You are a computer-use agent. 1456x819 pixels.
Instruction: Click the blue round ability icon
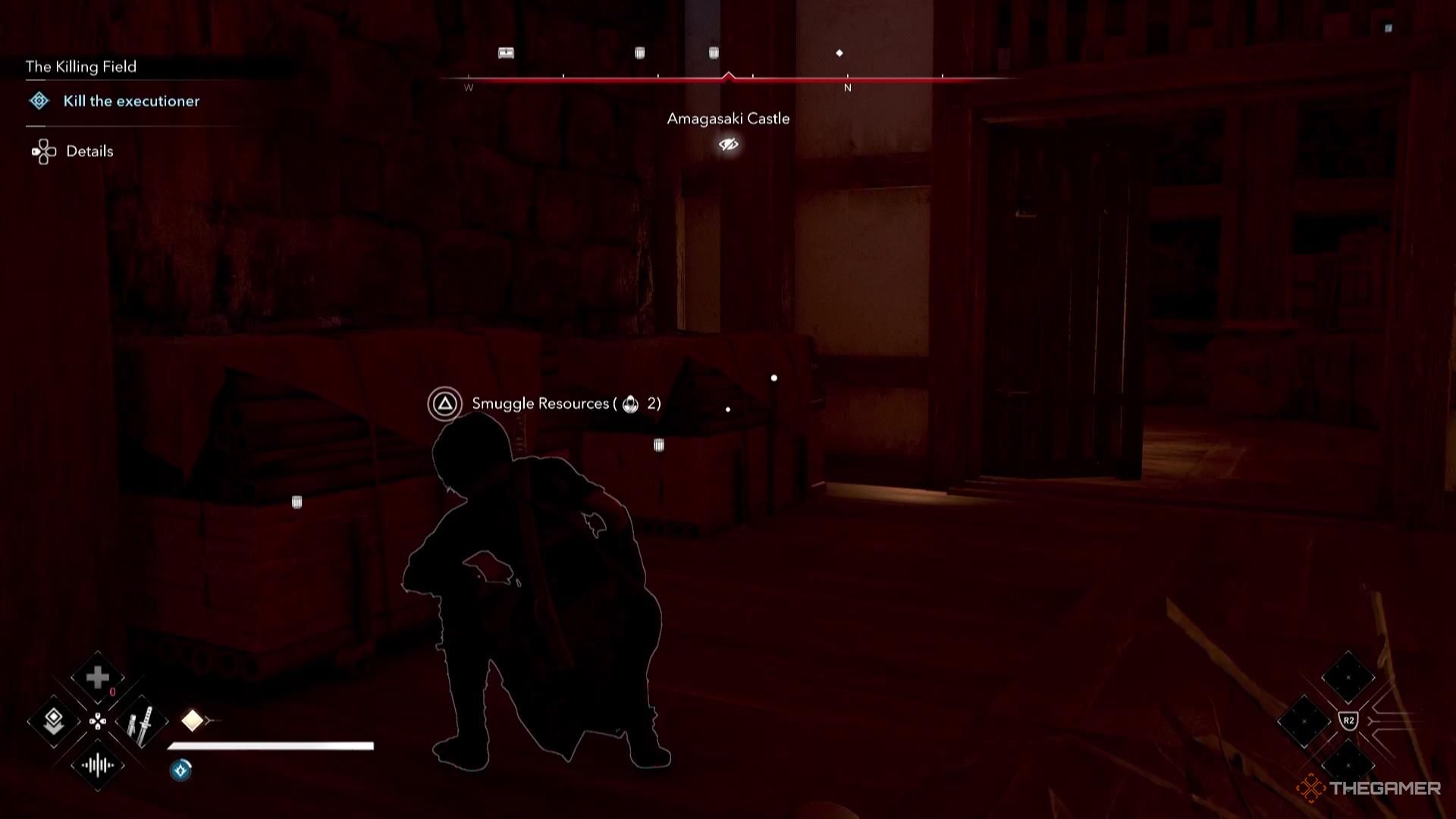point(180,770)
